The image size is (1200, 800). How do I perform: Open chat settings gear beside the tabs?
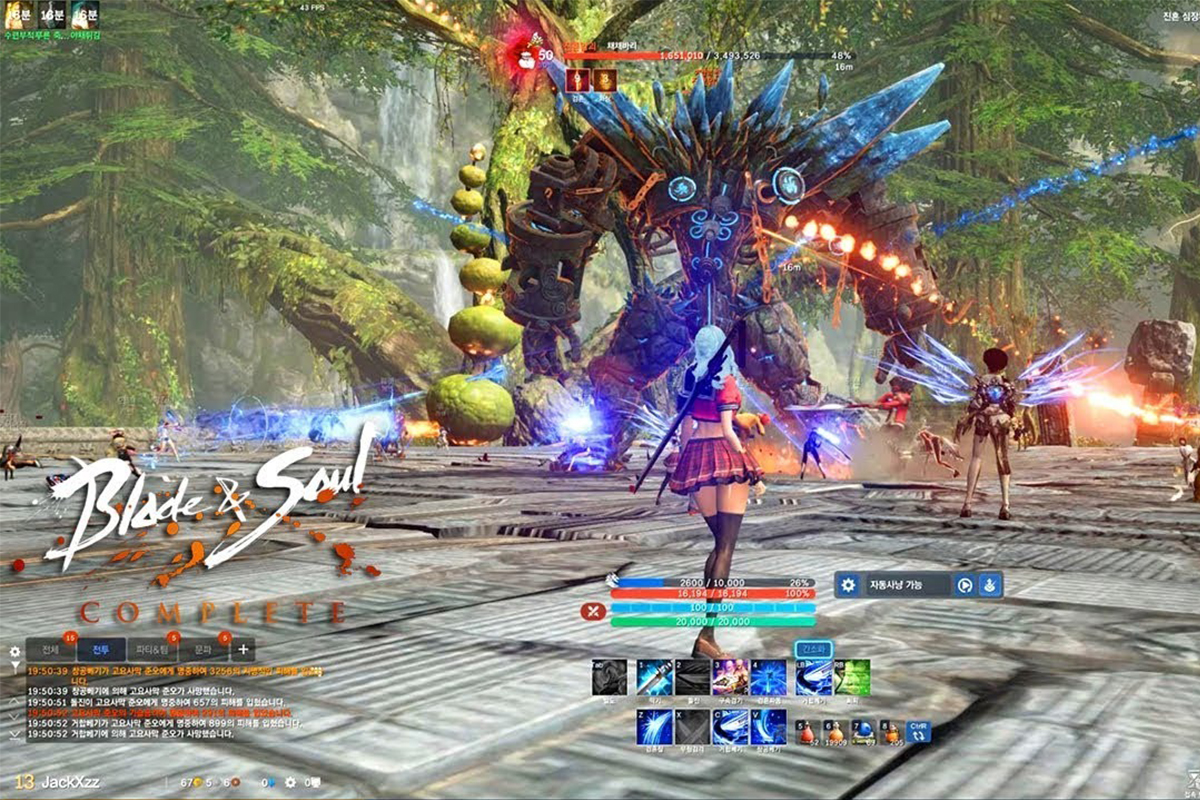(x=14, y=651)
